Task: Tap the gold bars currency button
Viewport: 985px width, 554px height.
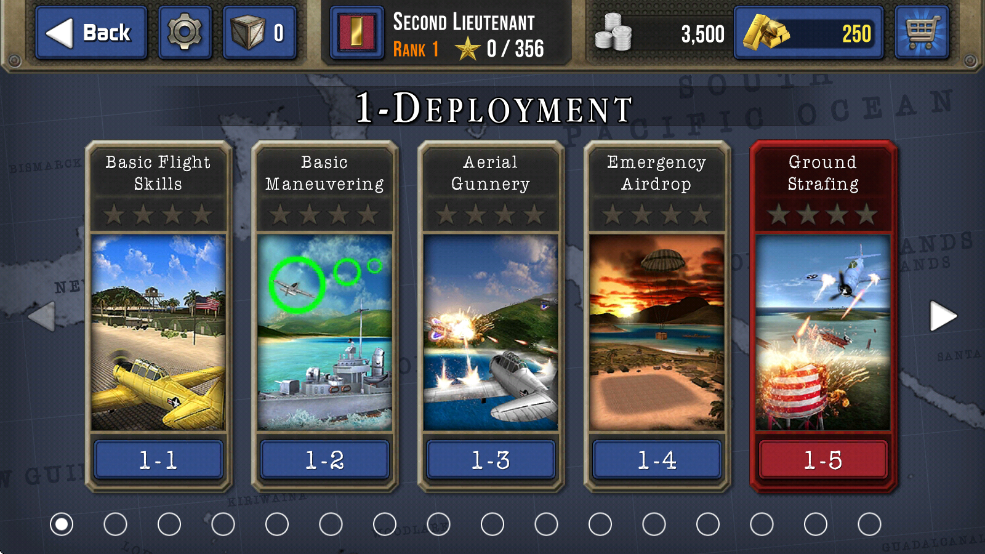Action: 808,33
